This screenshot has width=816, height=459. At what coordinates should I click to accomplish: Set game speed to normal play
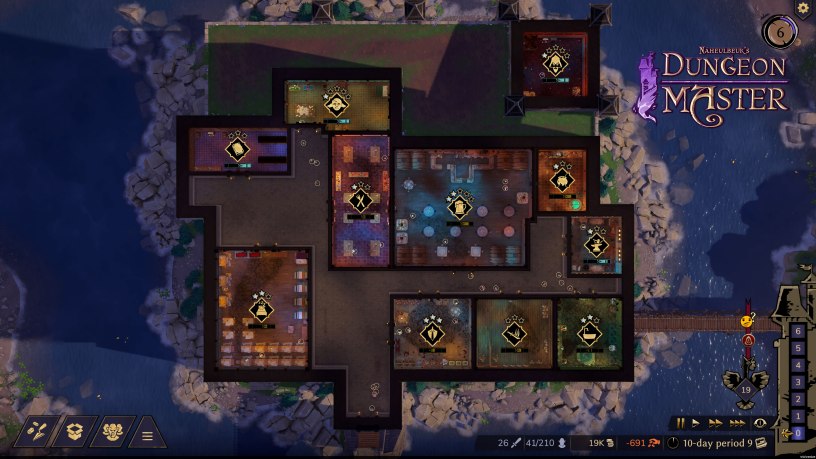pos(697,424)
